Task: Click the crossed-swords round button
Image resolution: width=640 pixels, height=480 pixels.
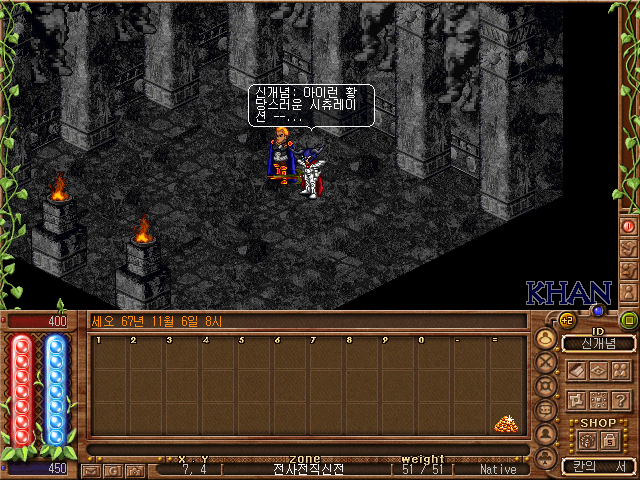Action: click(547, 362)
